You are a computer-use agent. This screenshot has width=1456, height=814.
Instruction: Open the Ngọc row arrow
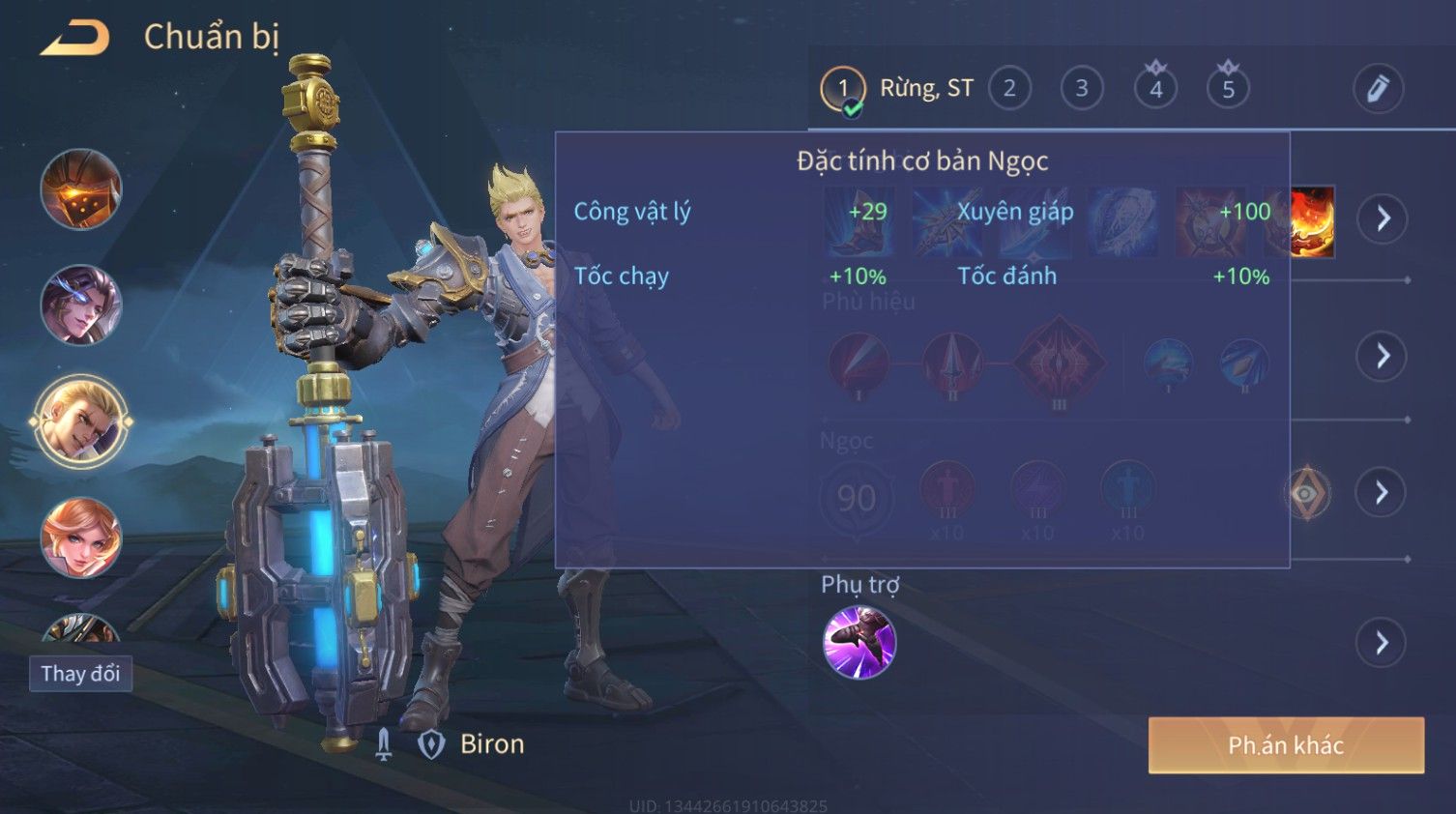pos(1383,493)
